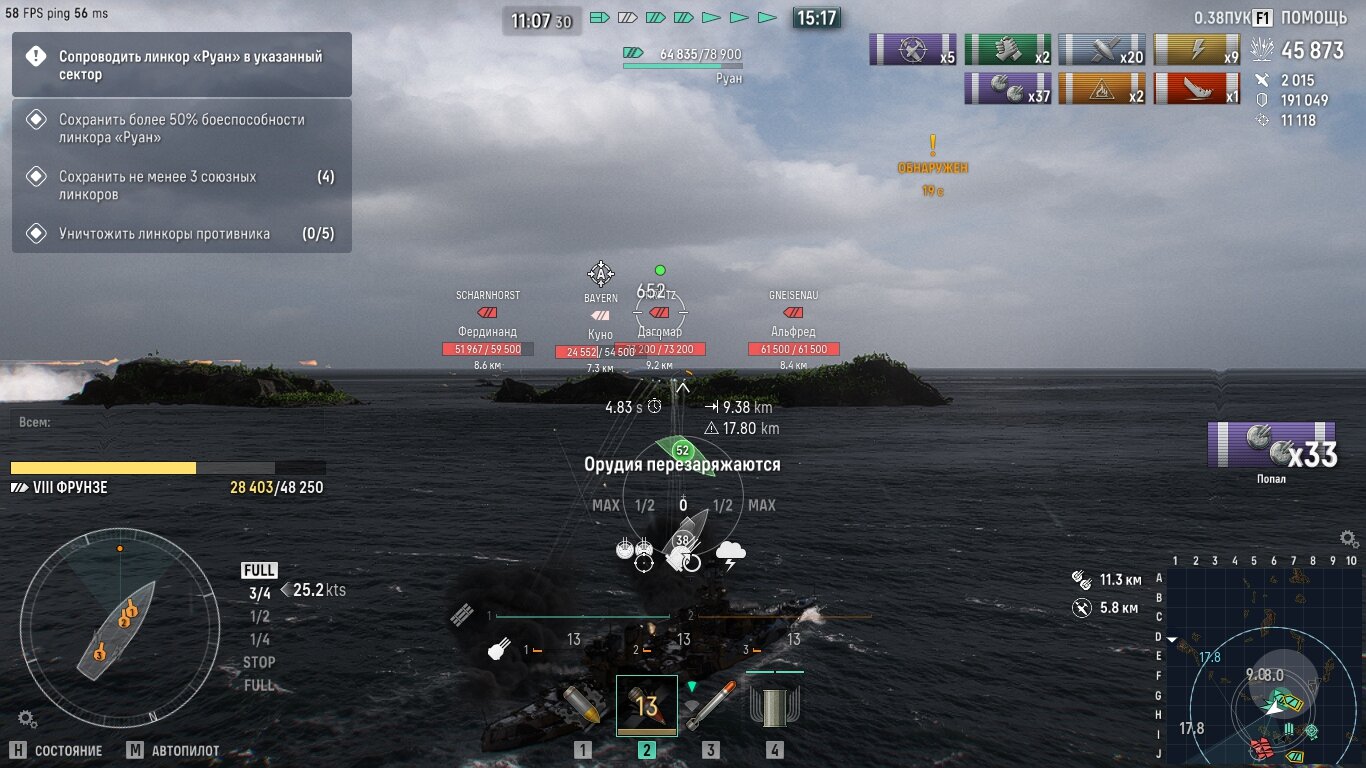Choose the highlighted AP shell slot
This screenshot has width=1366, height=768.
pos(646,706)
